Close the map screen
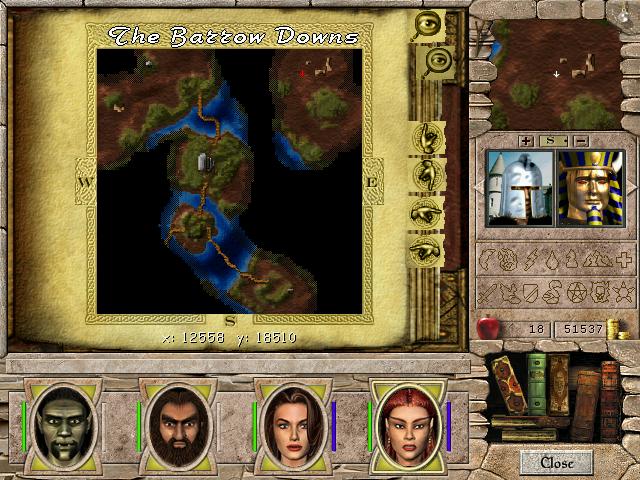This screenshot has width=640, height=480. (556, 462)
